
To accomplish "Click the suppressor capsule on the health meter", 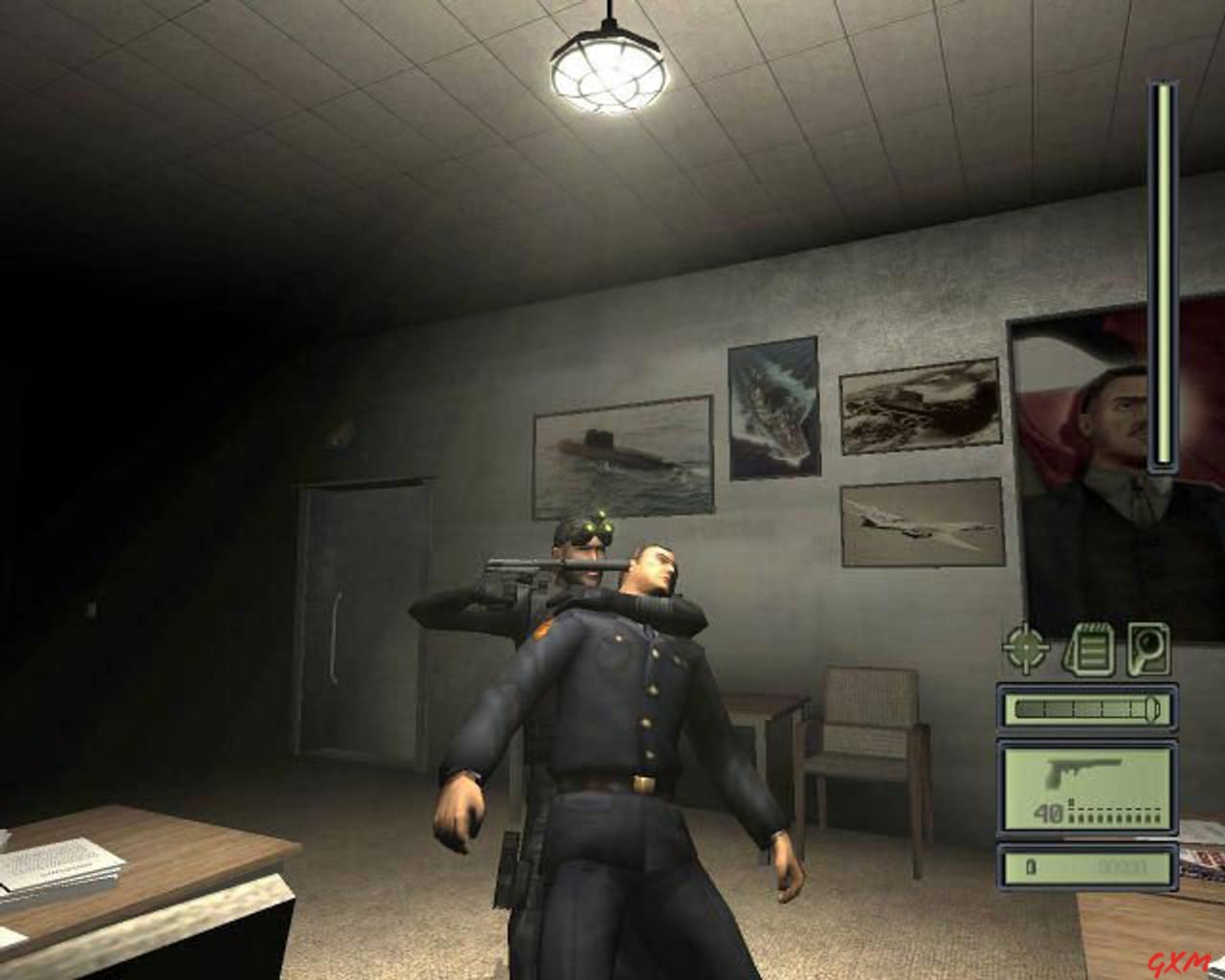I will click(1151, 707).
